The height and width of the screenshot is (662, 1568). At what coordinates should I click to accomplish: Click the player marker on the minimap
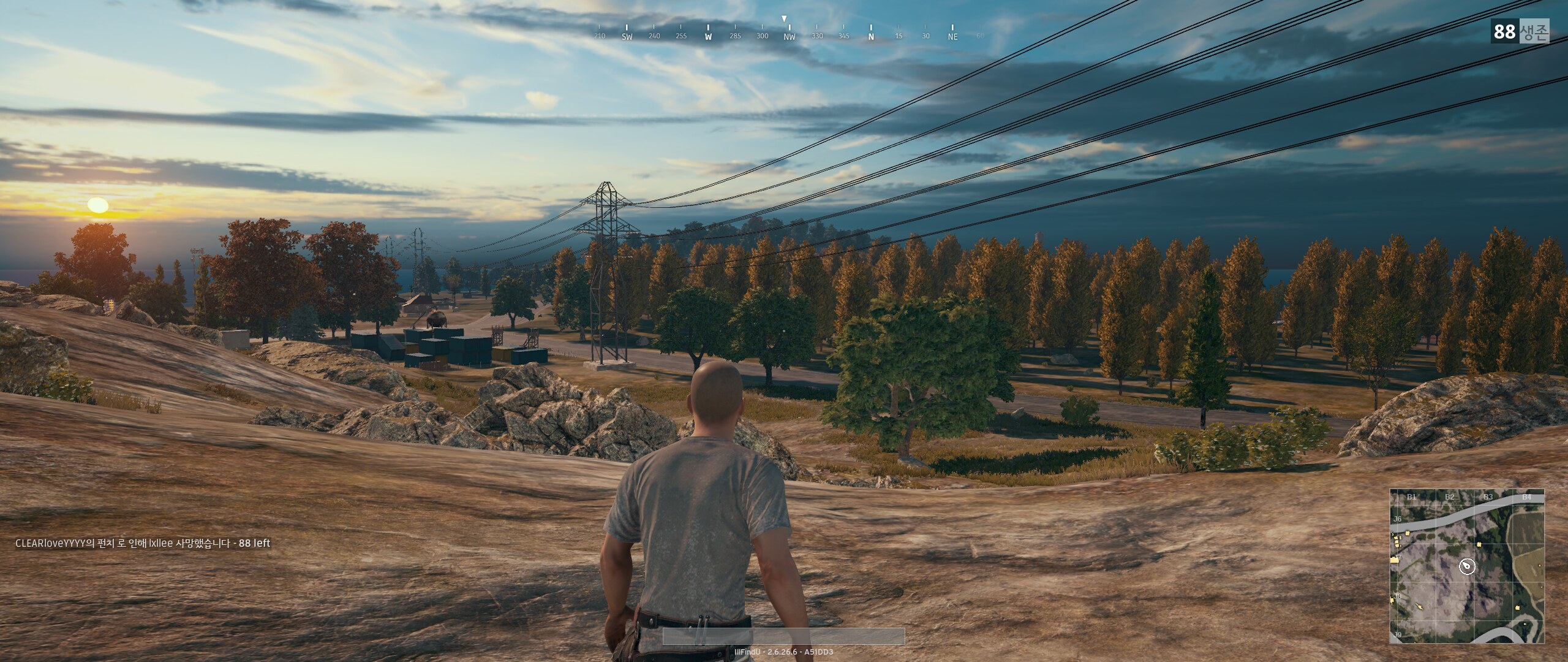pos(1466,566)
